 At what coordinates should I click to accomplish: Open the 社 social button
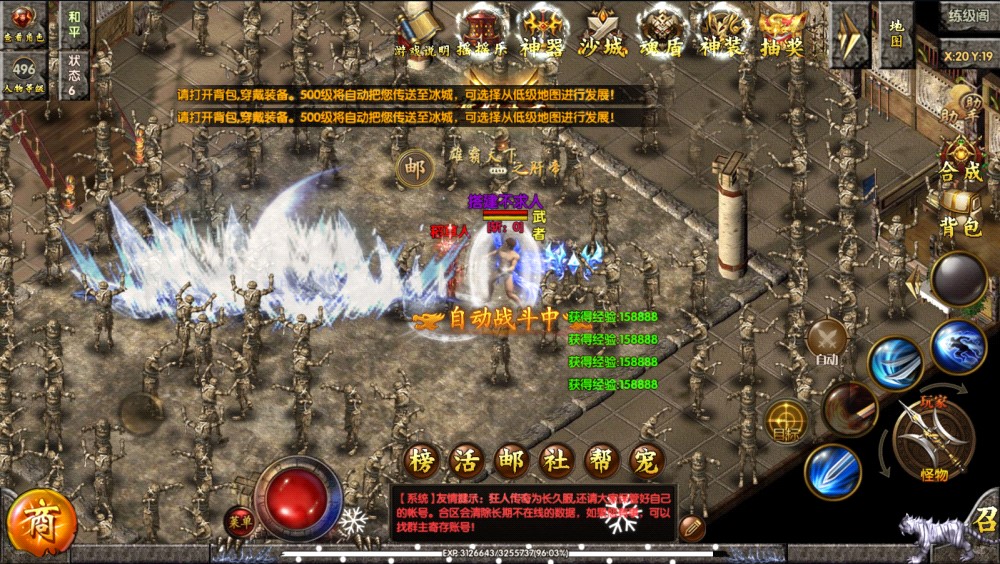tap(555, 460)
